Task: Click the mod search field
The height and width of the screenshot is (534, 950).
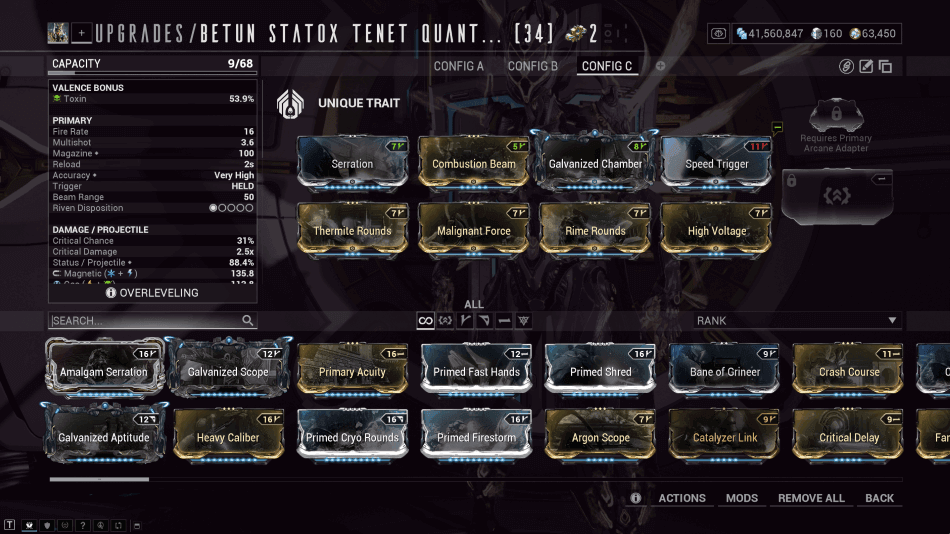Action: coord(145,321)
